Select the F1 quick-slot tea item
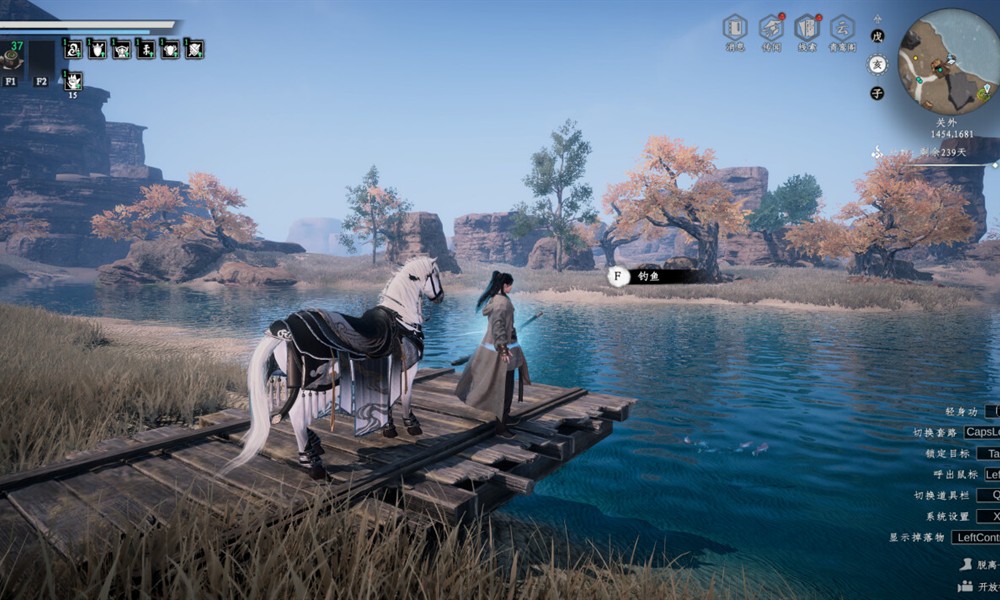The image size is (1000, 600). pyautogui.click(x=11, y=58)
